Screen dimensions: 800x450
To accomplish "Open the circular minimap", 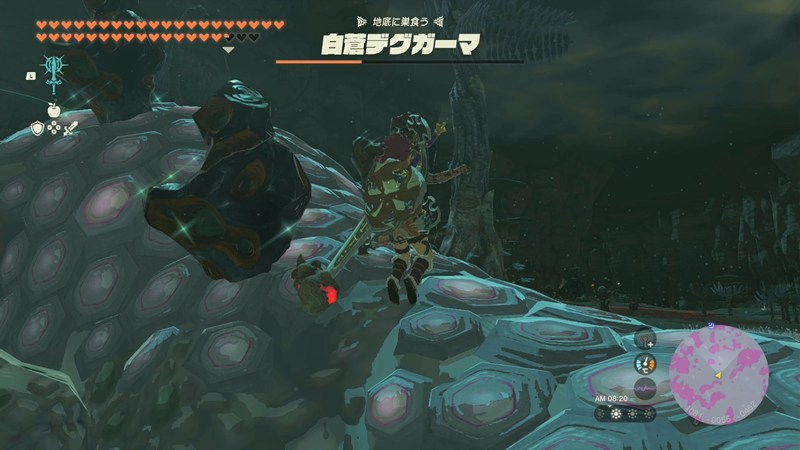I will 720,376.
